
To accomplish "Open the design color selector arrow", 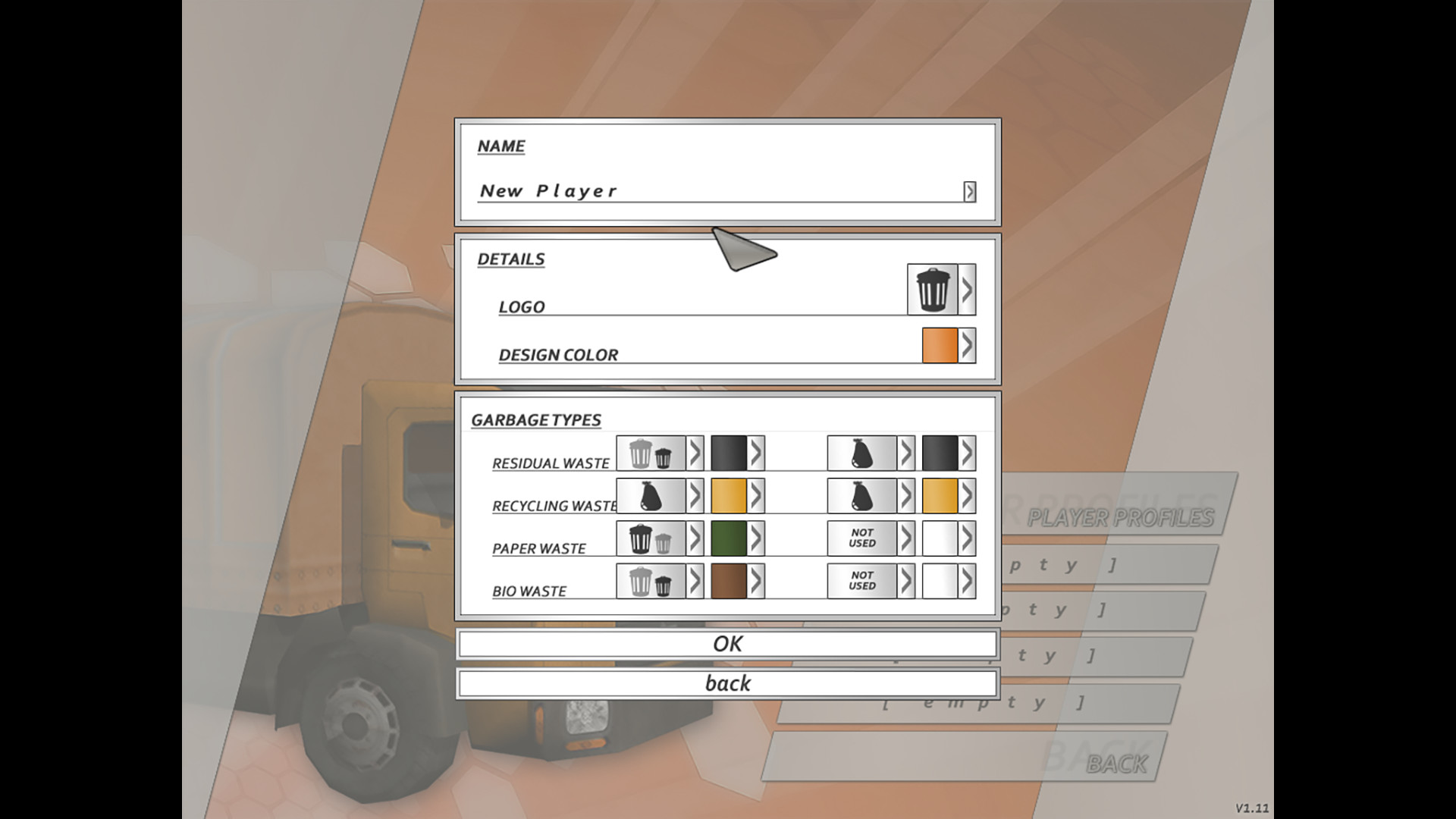I will point(968,345).
